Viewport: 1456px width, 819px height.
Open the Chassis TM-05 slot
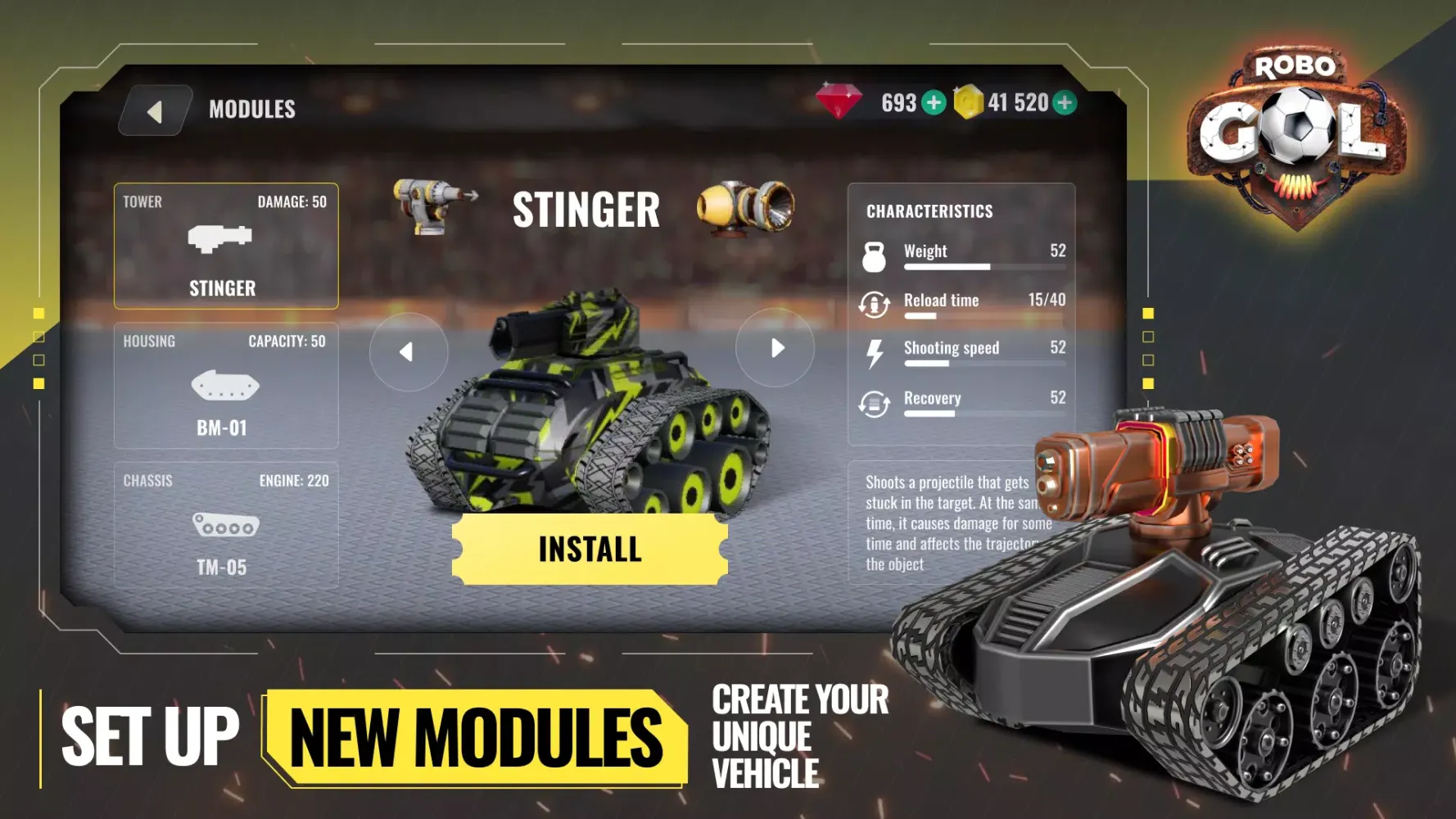point(226,525)
